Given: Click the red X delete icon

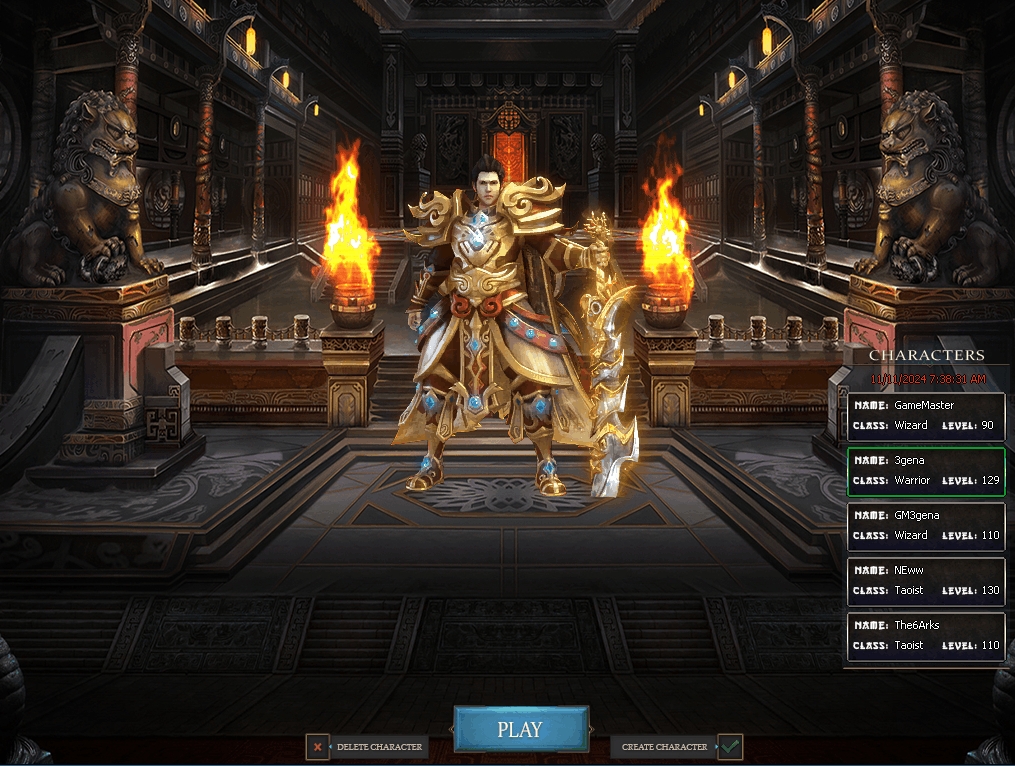Looking at the screenshot, I should [x=318, y=747].
